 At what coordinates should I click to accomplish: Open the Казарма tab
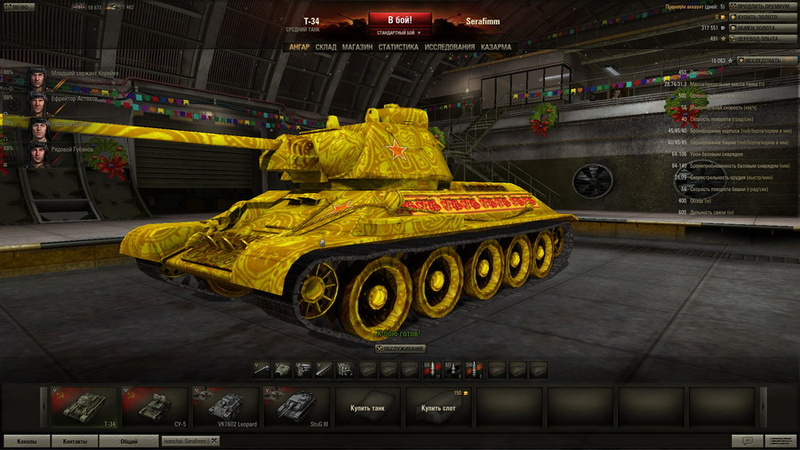pyautogui.click(x=496, y=47)
